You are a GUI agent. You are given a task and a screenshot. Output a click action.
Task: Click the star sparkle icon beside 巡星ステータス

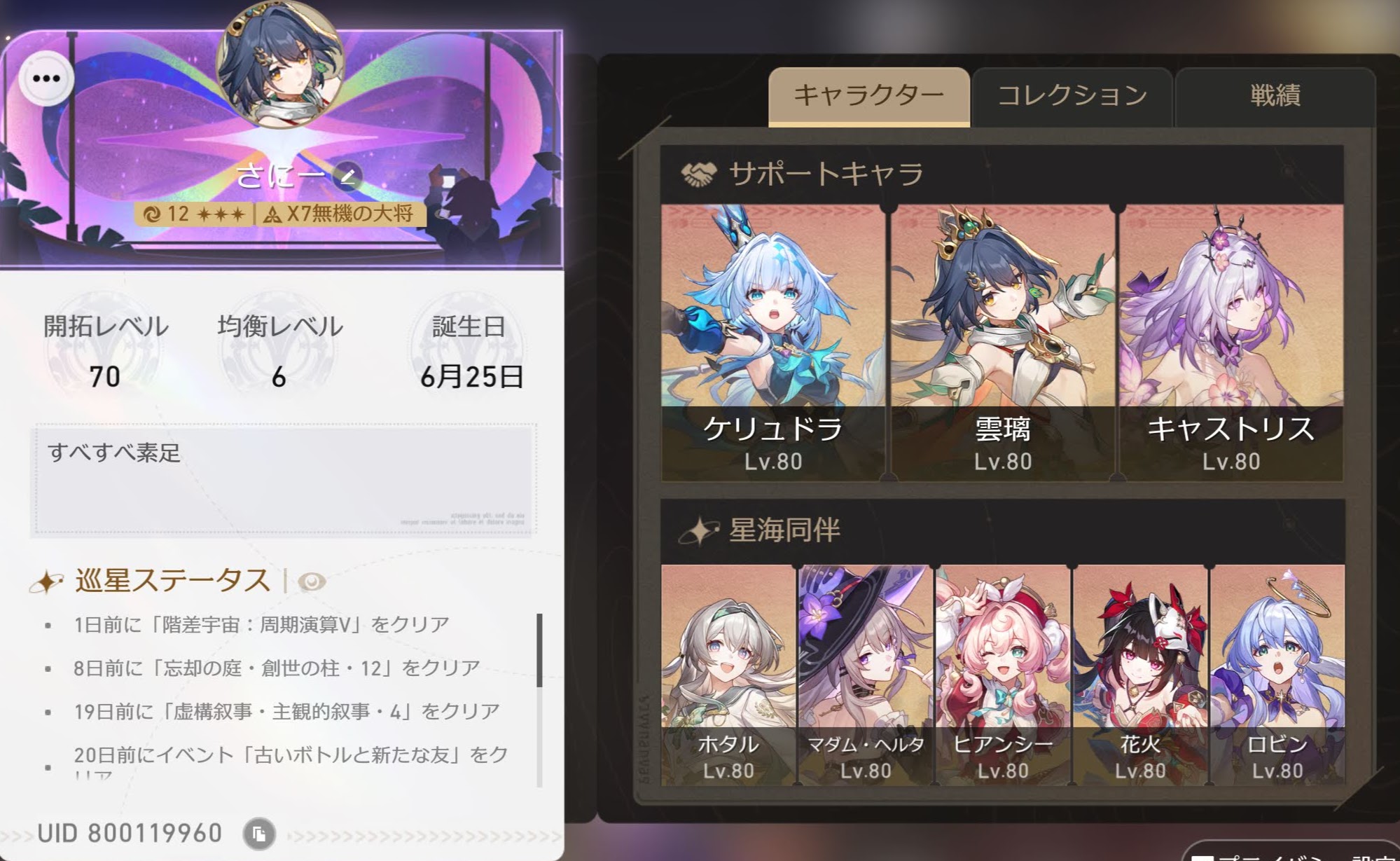tap(47, 580)
